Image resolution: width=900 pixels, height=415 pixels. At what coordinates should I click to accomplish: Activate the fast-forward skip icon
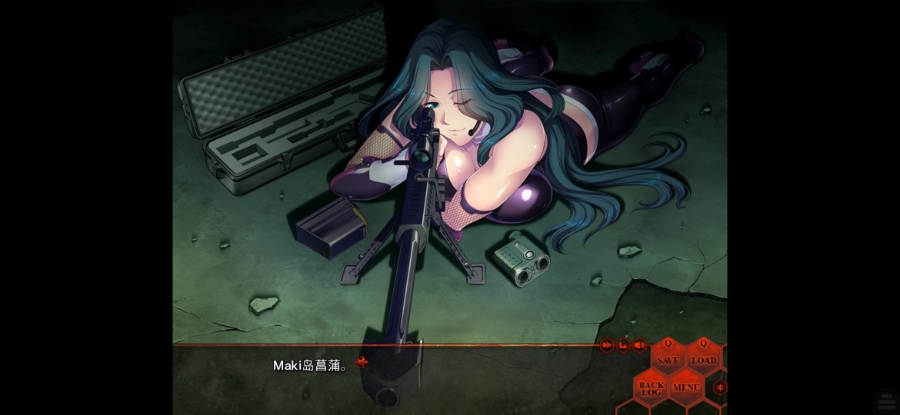(606, 345)
